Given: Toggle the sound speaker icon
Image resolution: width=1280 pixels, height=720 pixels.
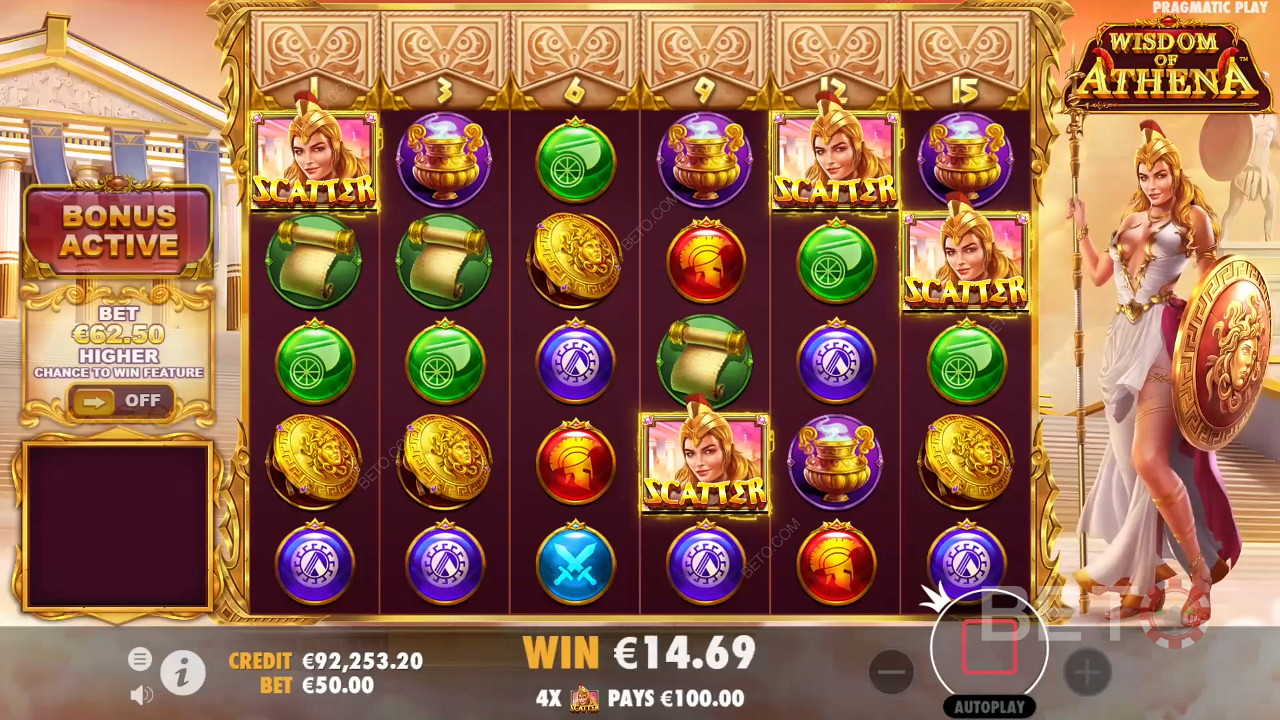Looking at the screenshot, I should pos(141,694).
